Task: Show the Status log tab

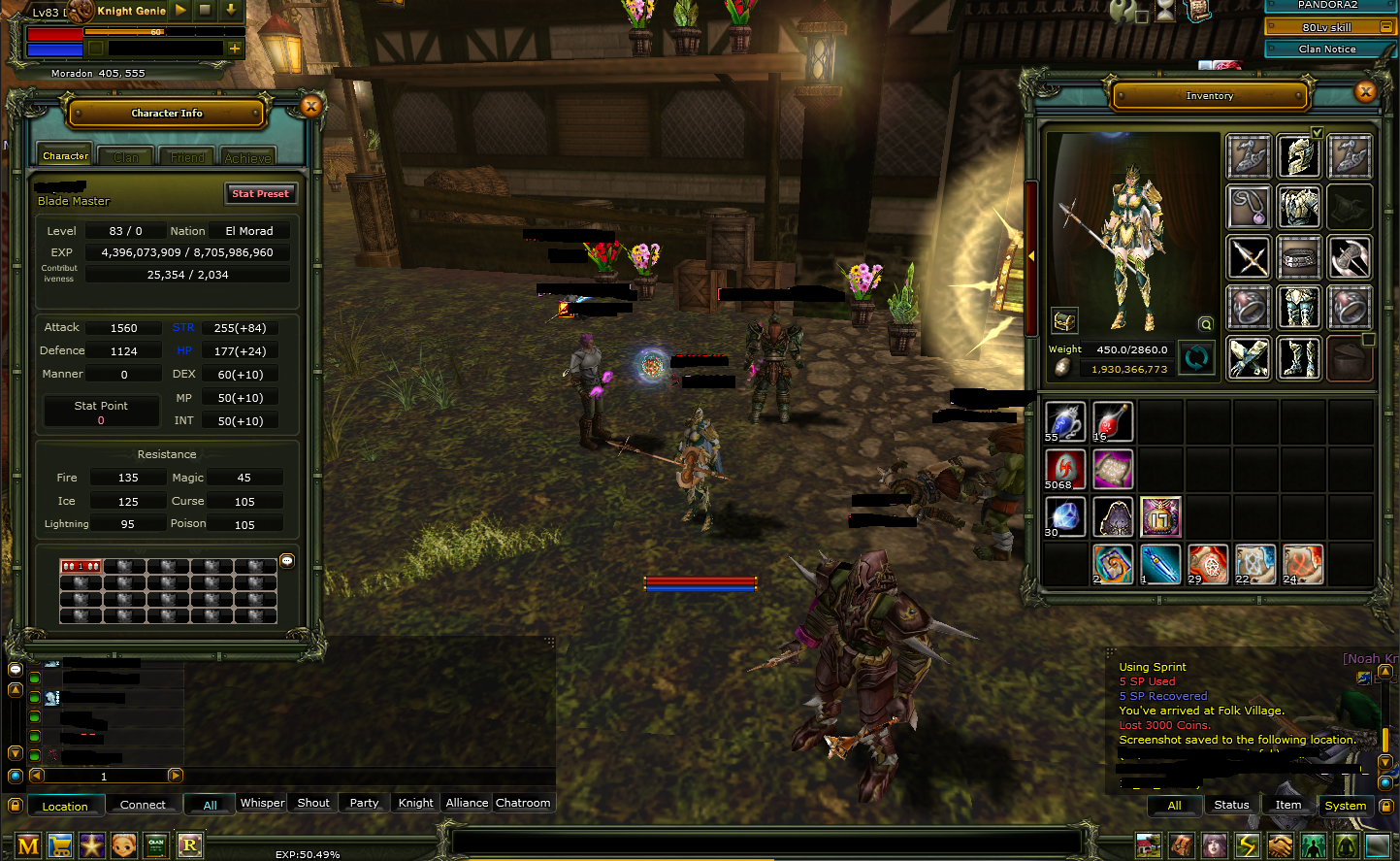Action: click(1231, 805)
